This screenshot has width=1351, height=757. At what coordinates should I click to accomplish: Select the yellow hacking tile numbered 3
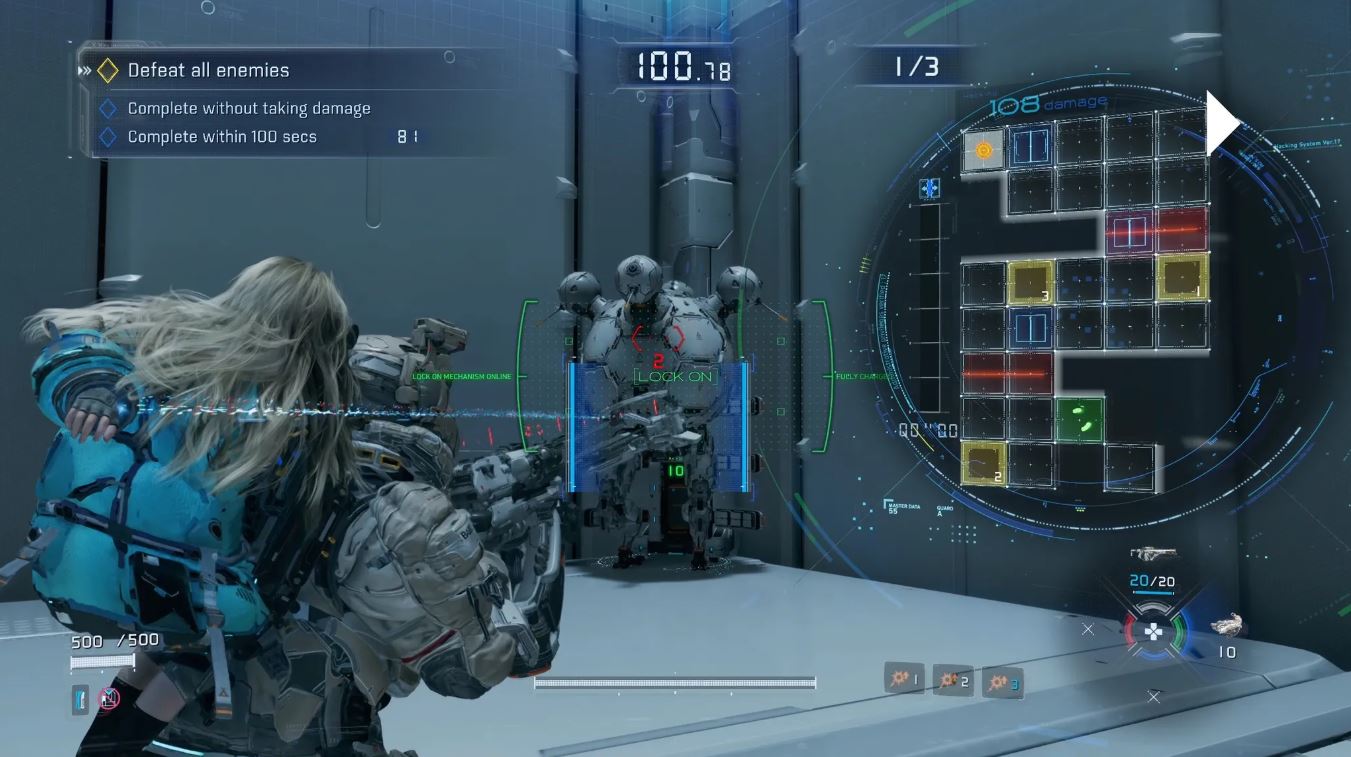[1031, 281]
